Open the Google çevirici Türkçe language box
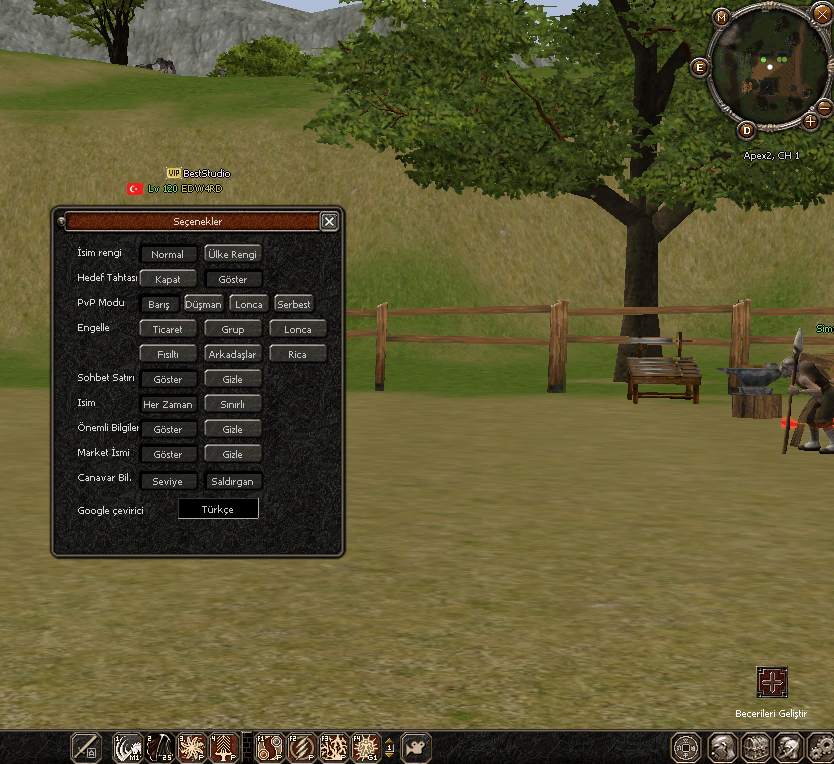The height and width of the screenshot is (764, 834). [x=218, y=509]
